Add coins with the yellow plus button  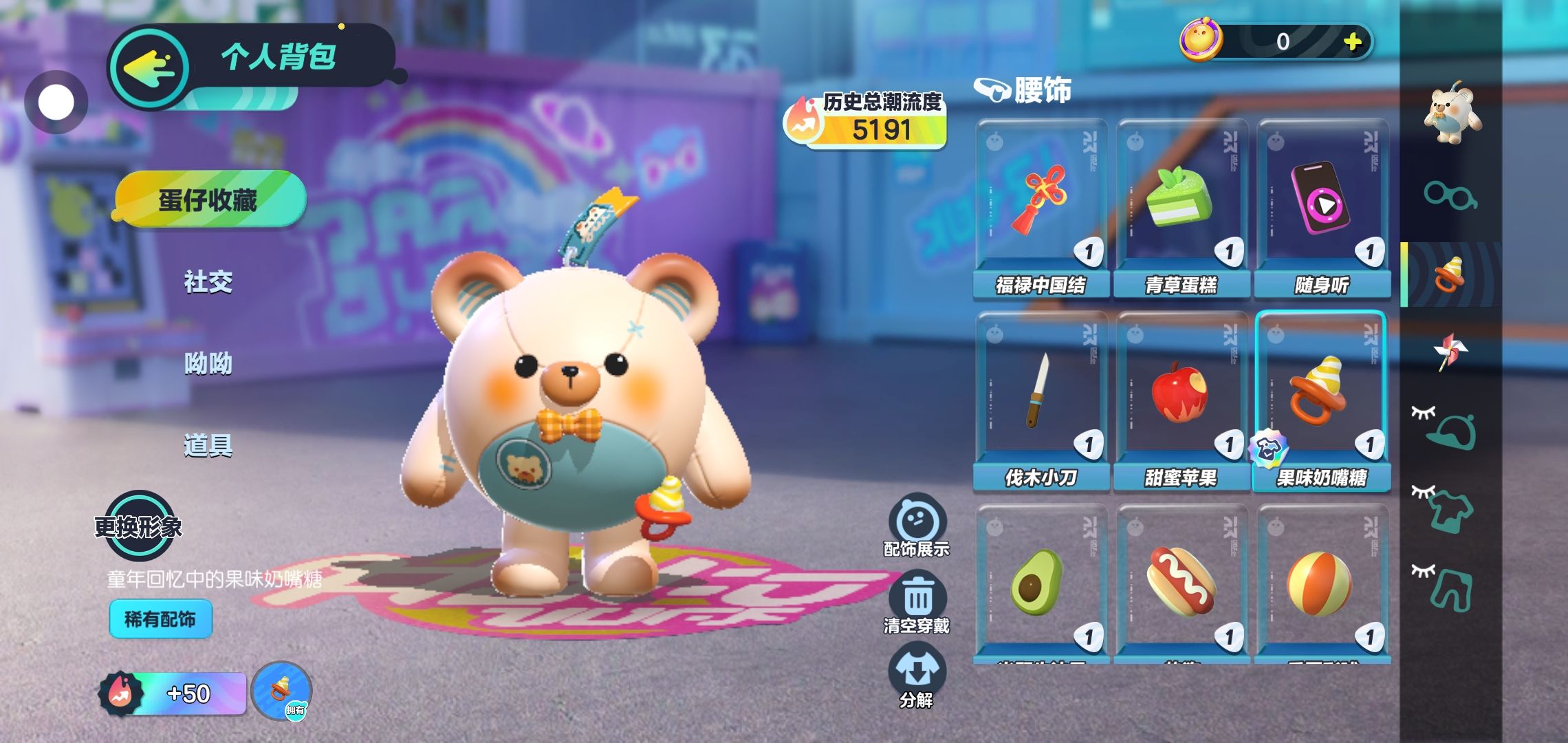point(1352,42)
